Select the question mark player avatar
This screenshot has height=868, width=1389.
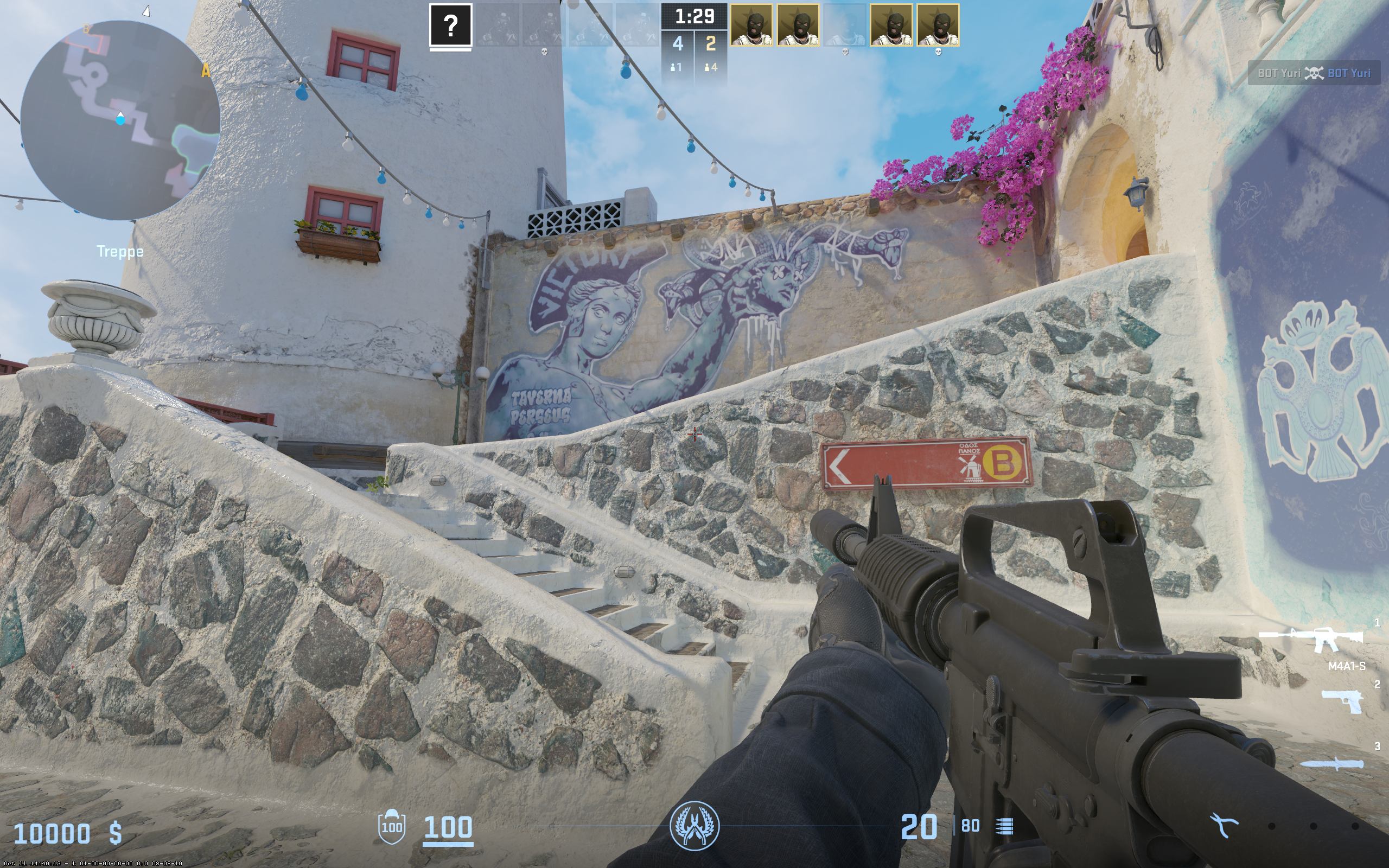click(450, 25)
